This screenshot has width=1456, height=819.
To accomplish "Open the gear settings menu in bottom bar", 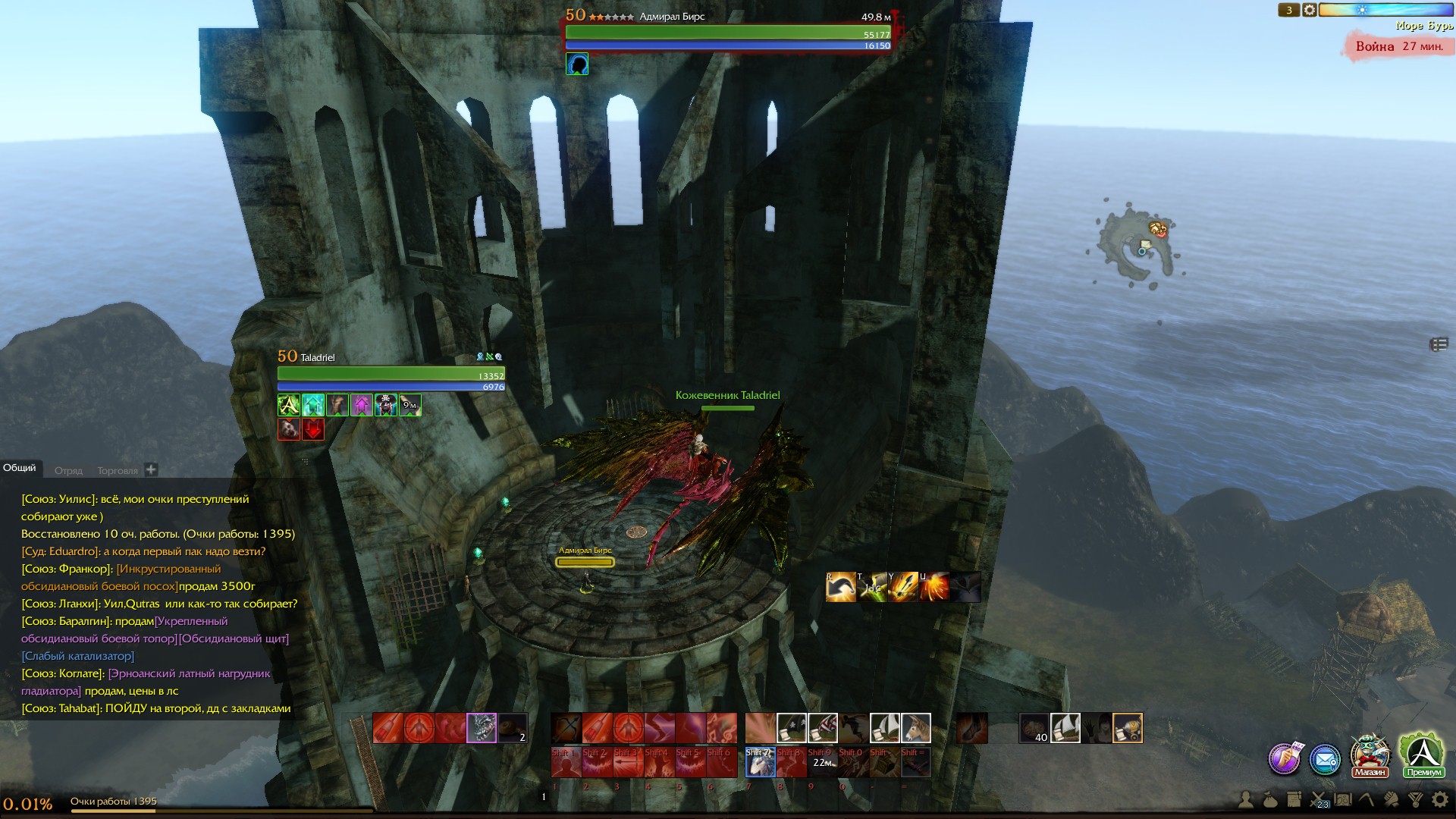I will (1439, 799).
